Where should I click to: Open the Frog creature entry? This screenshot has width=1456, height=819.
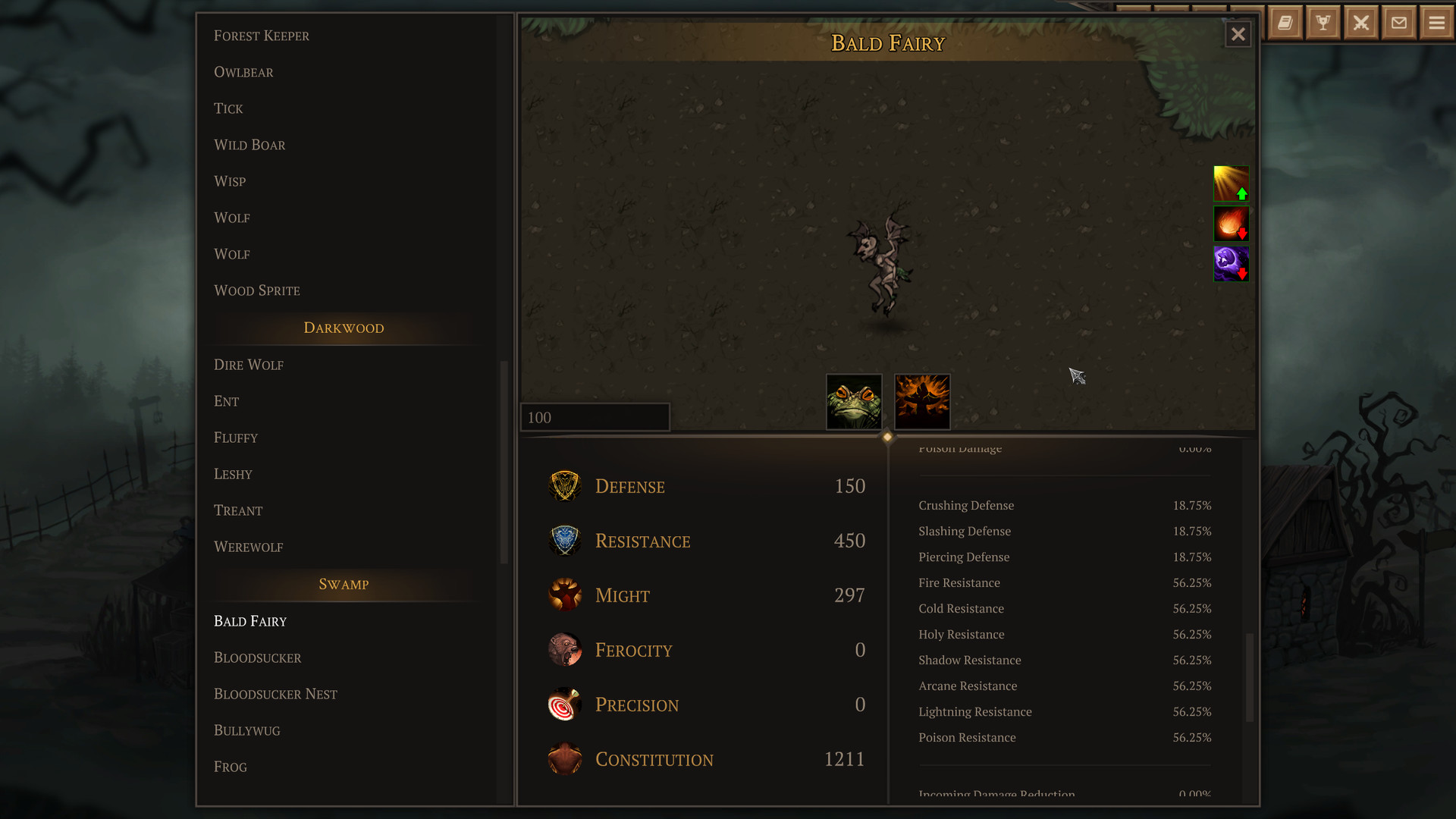tap(231, 767)
